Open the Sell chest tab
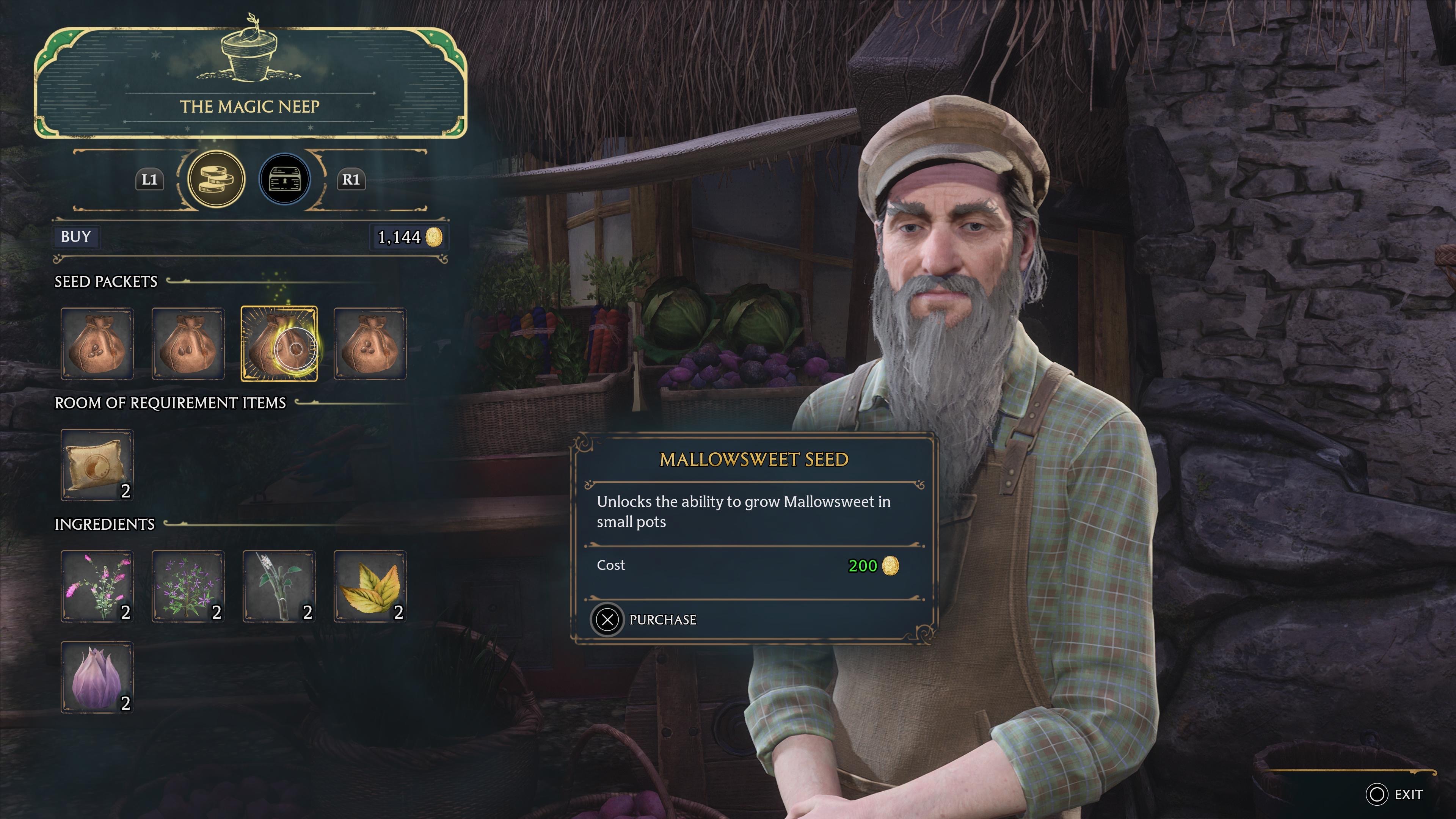The height and width of the screenshot is (819, 1456). click(284, 180)
